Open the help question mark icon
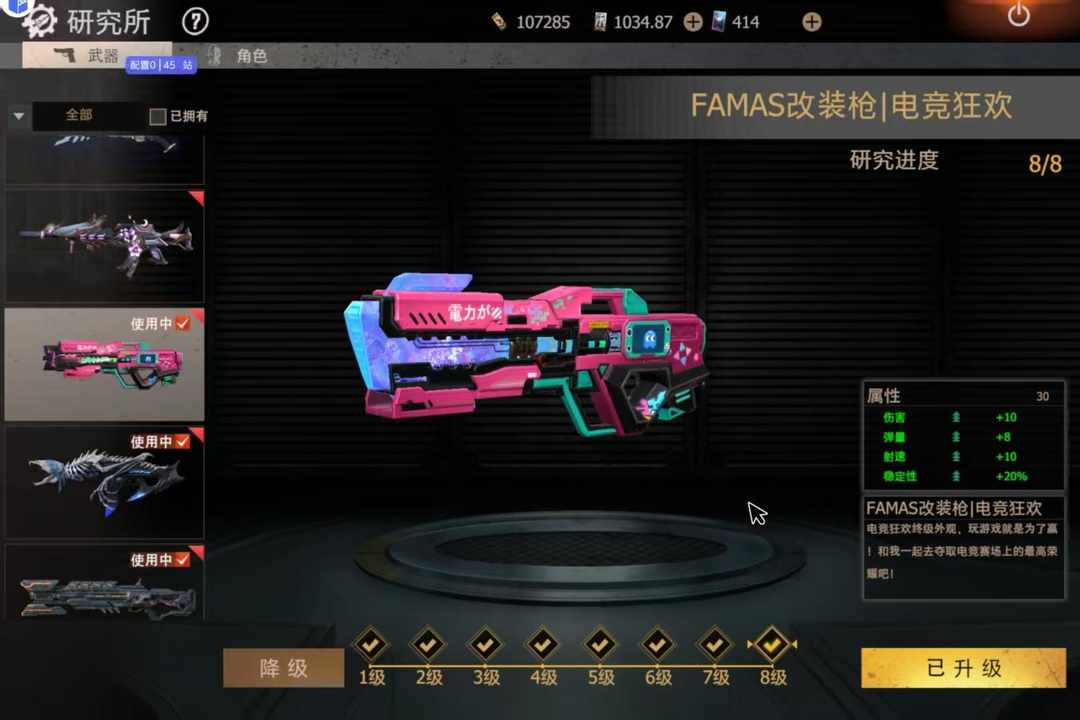The width and height of the screenshot is (1080, 720). click(196, 20)
